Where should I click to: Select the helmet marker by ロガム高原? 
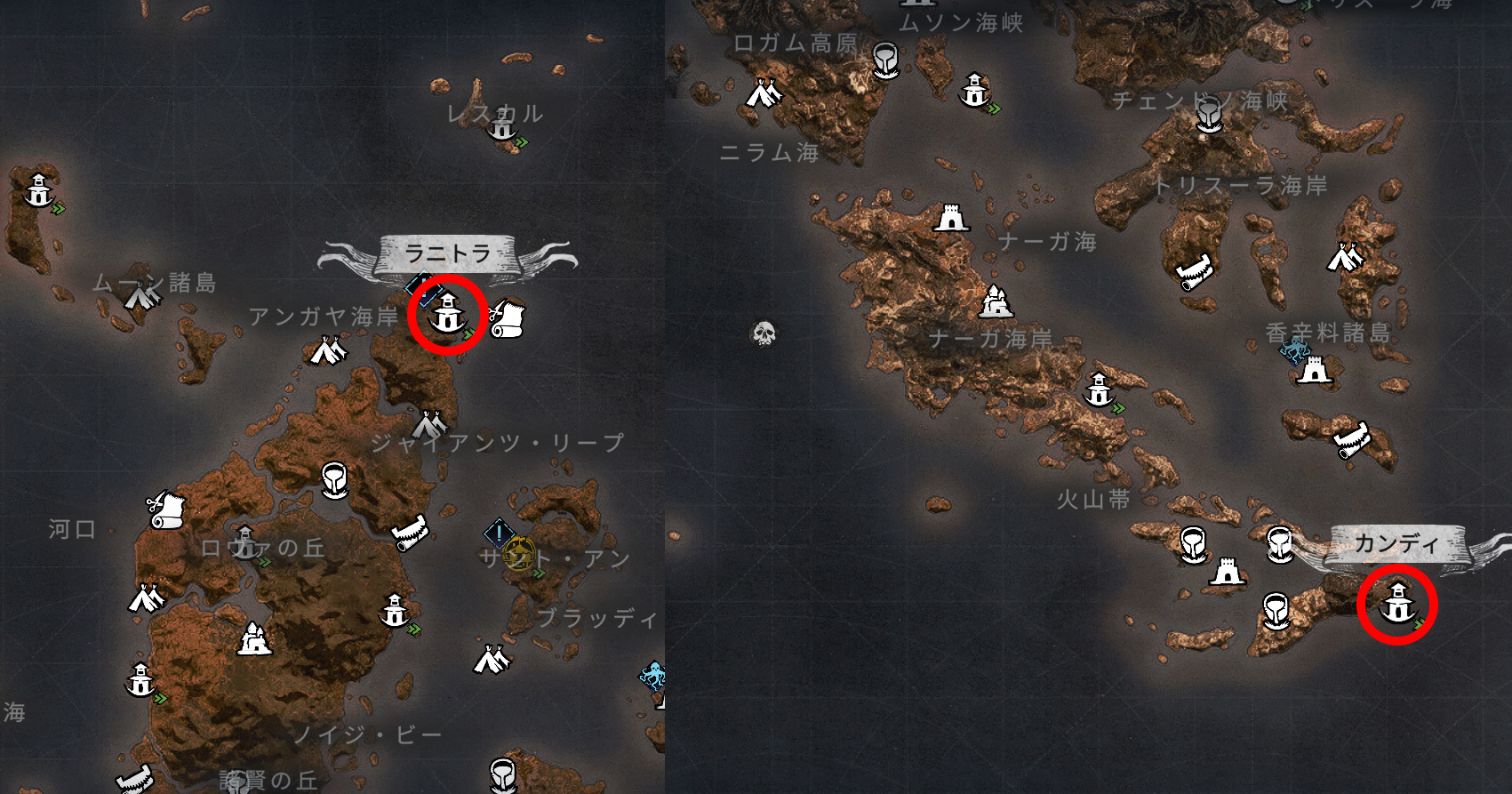[x=884, y=60]
